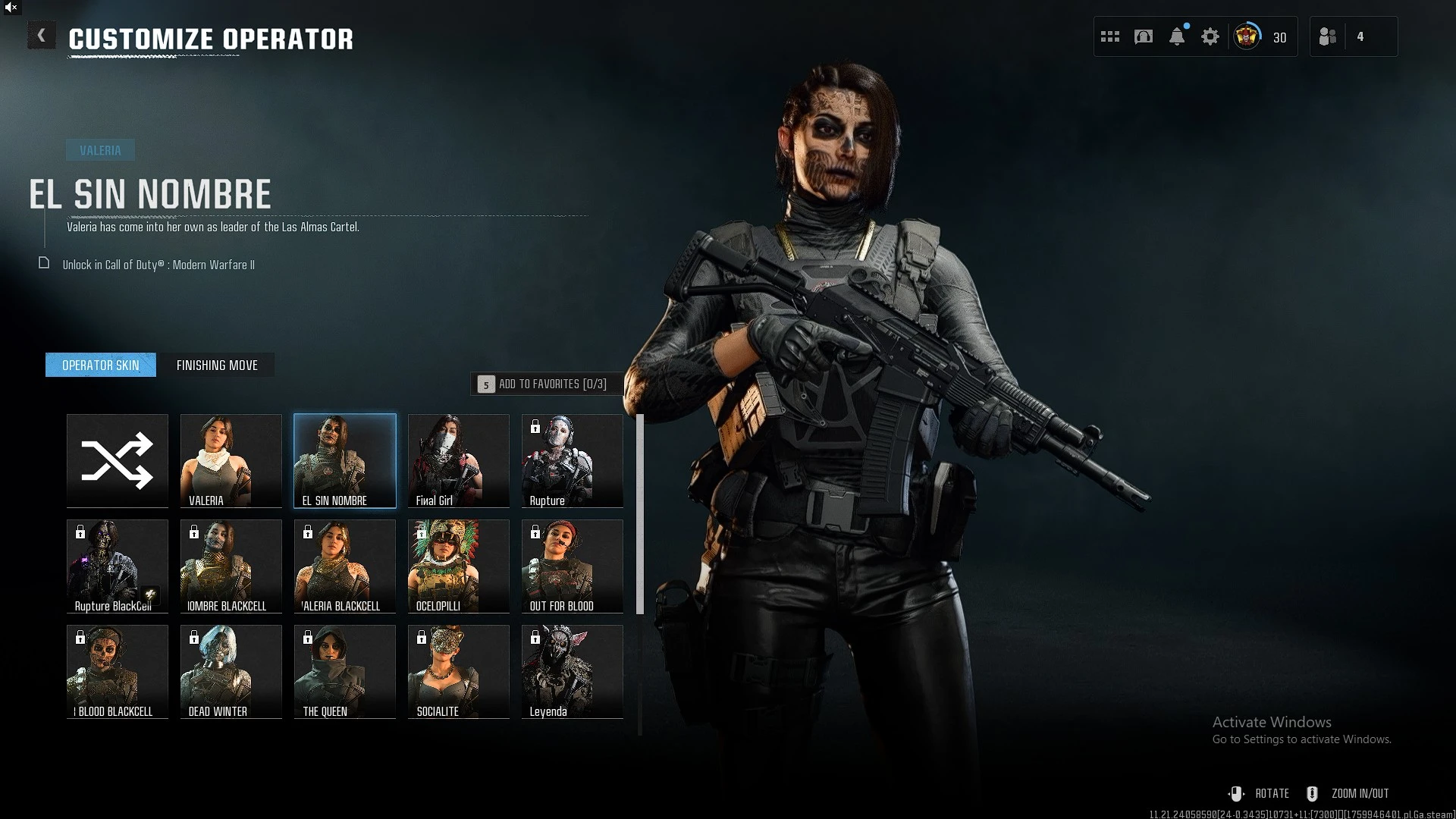Screen dimensions: 1456x819
Task: Choose the random shuffle skin tile
Action: [118, 460]
